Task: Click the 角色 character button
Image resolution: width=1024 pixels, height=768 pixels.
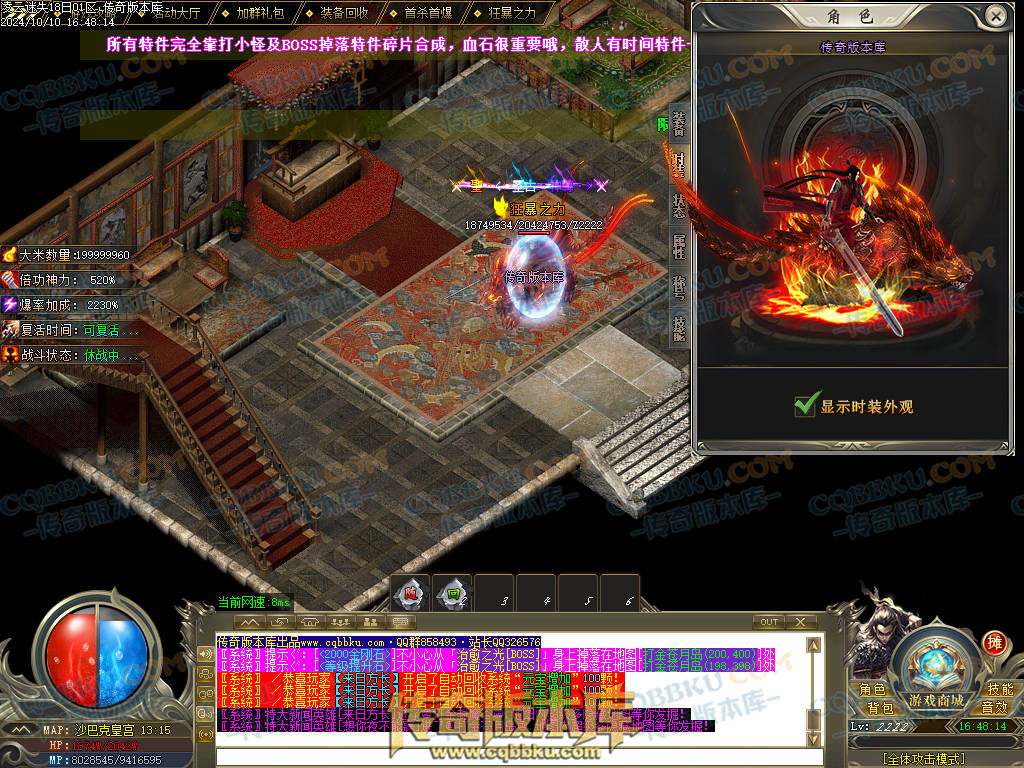Action: (x=873, y=690)
